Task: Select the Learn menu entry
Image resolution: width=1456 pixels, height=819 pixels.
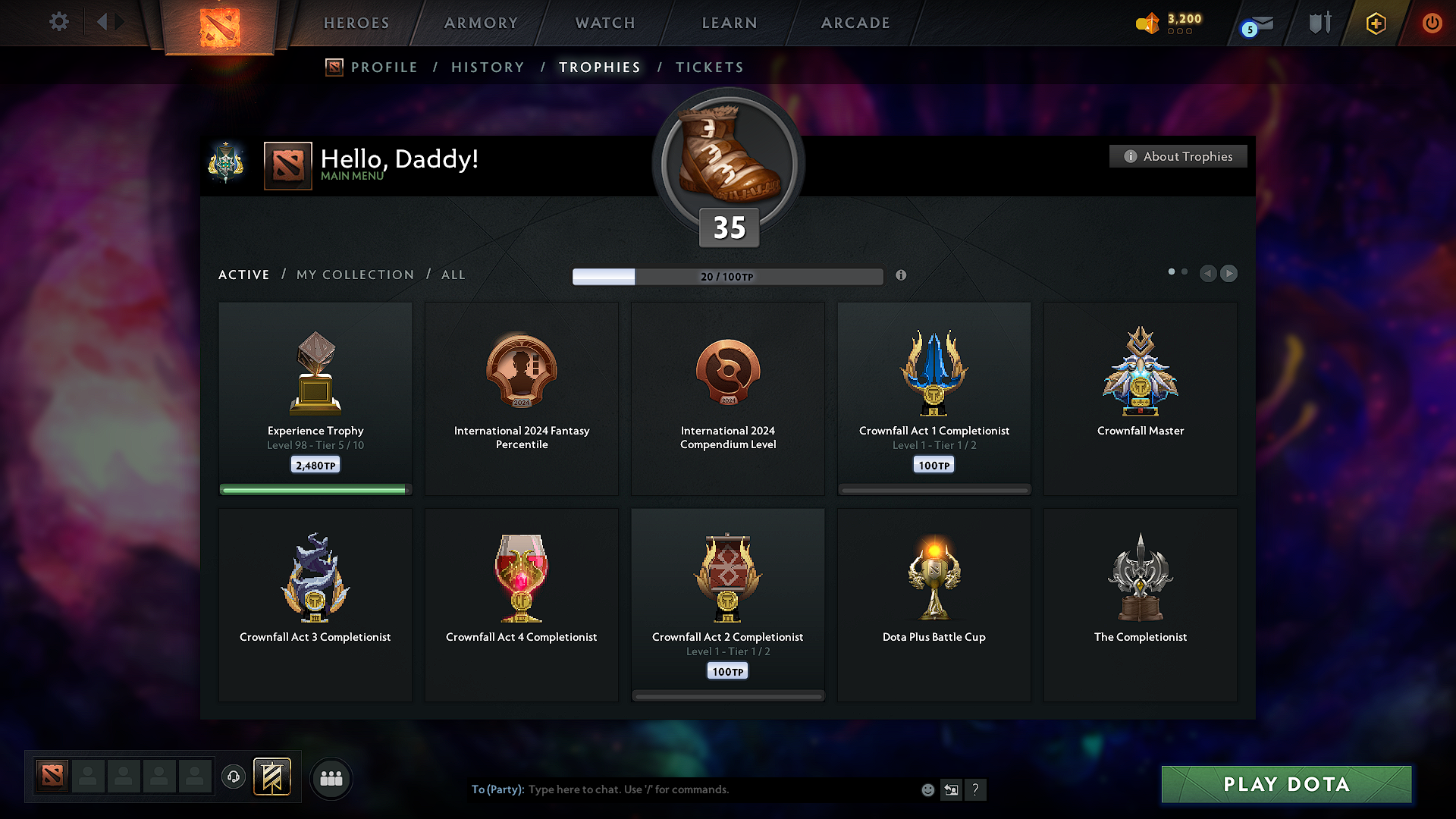Action: 730,23
